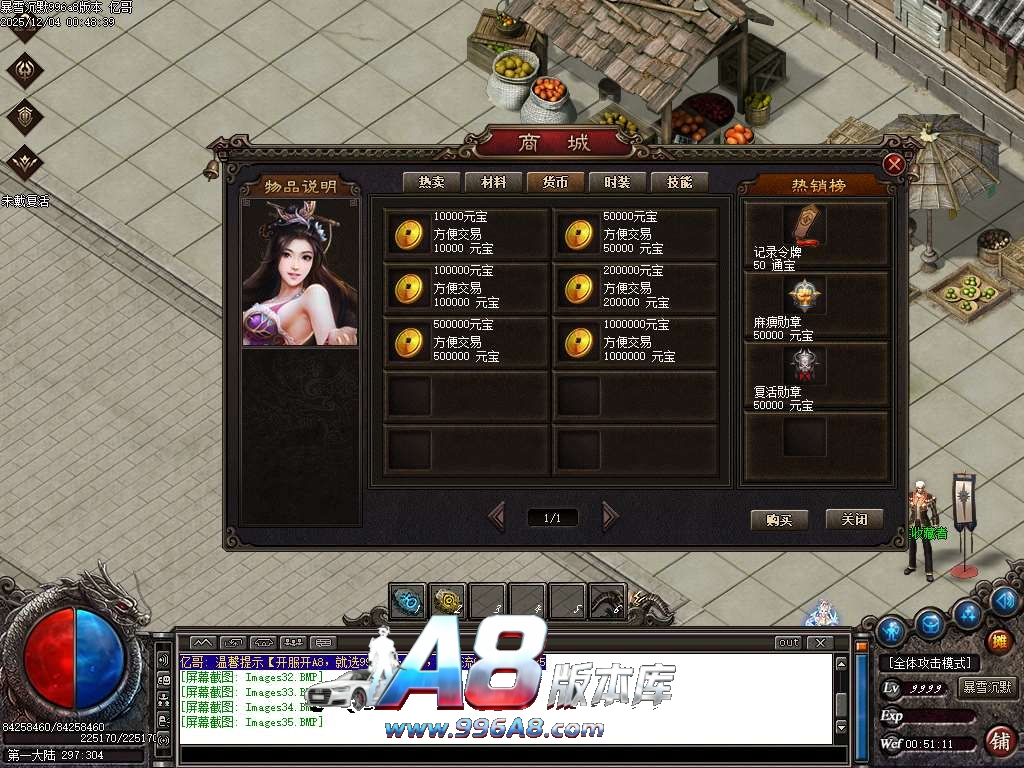1024x768 pixels.
Task: Click the 全体攻击模式 attack mode label
Action: click(929, 663)
